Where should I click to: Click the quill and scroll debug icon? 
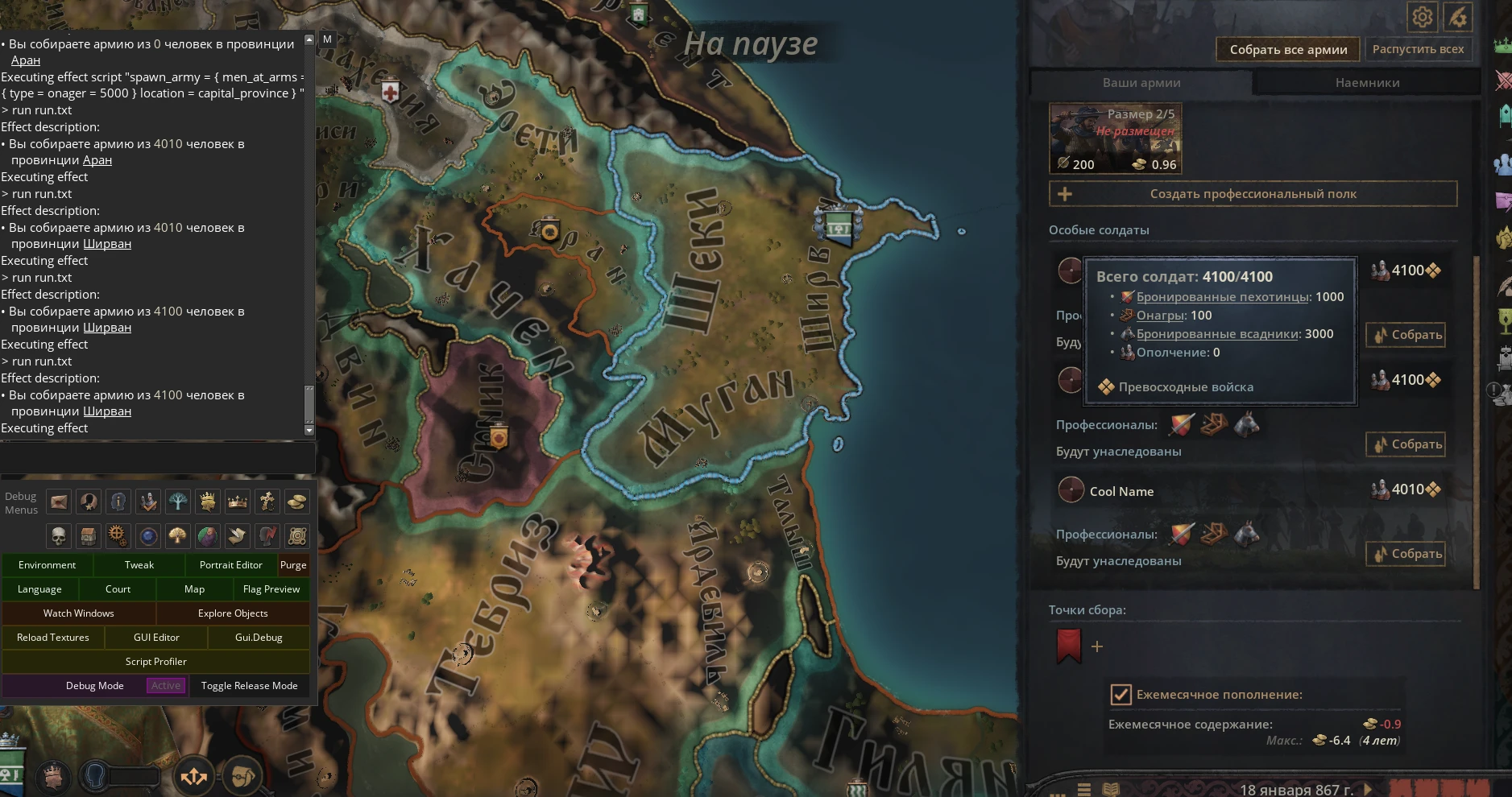(238, 536)
